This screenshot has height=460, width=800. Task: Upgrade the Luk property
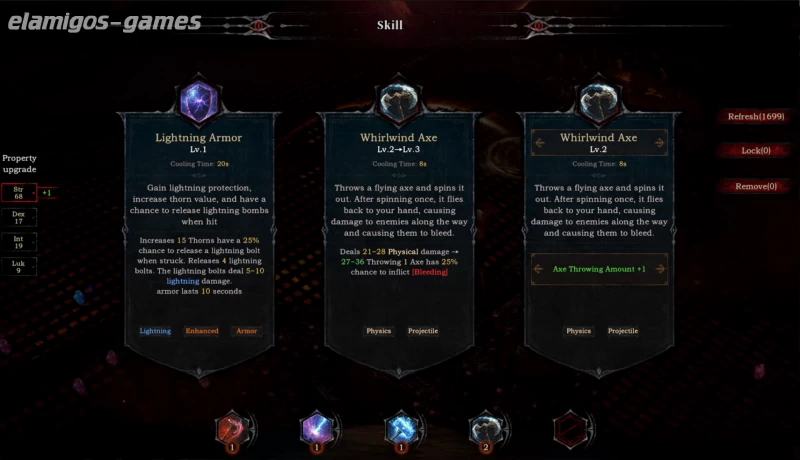(x=19, y=266)
